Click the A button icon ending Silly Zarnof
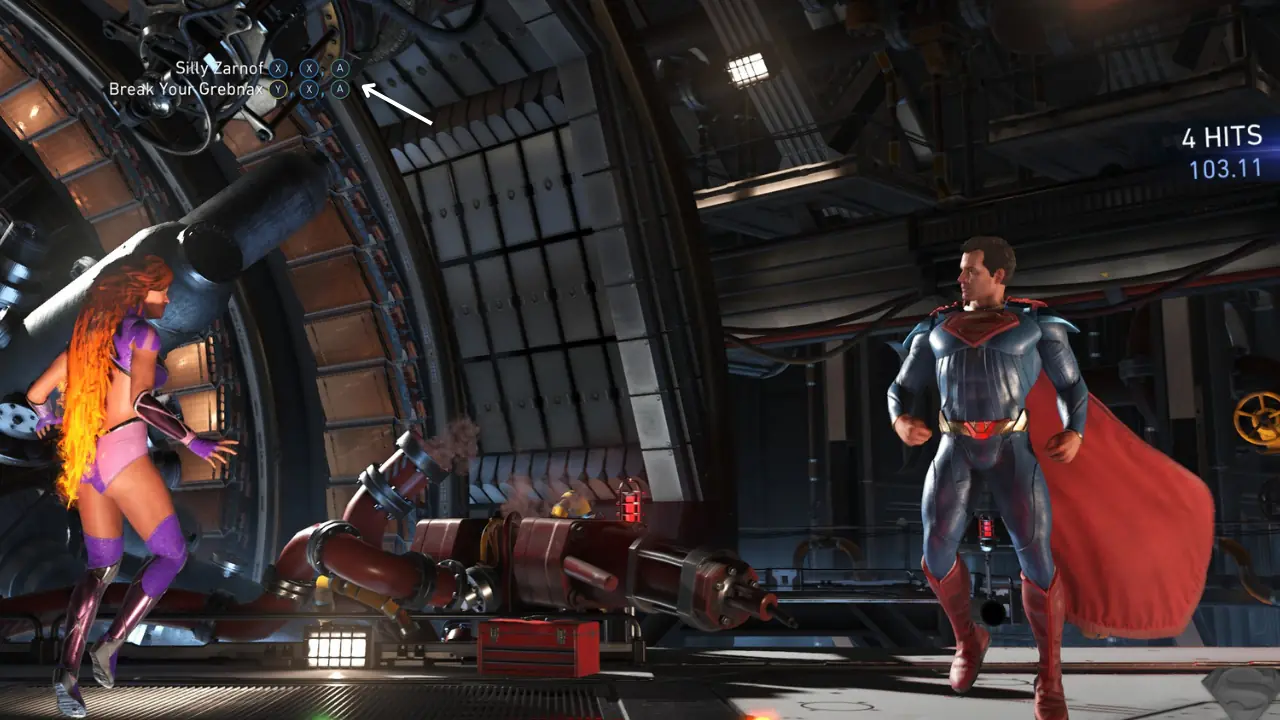Image resolution: width=1280 pixels, height=720 pixels. 340,69
